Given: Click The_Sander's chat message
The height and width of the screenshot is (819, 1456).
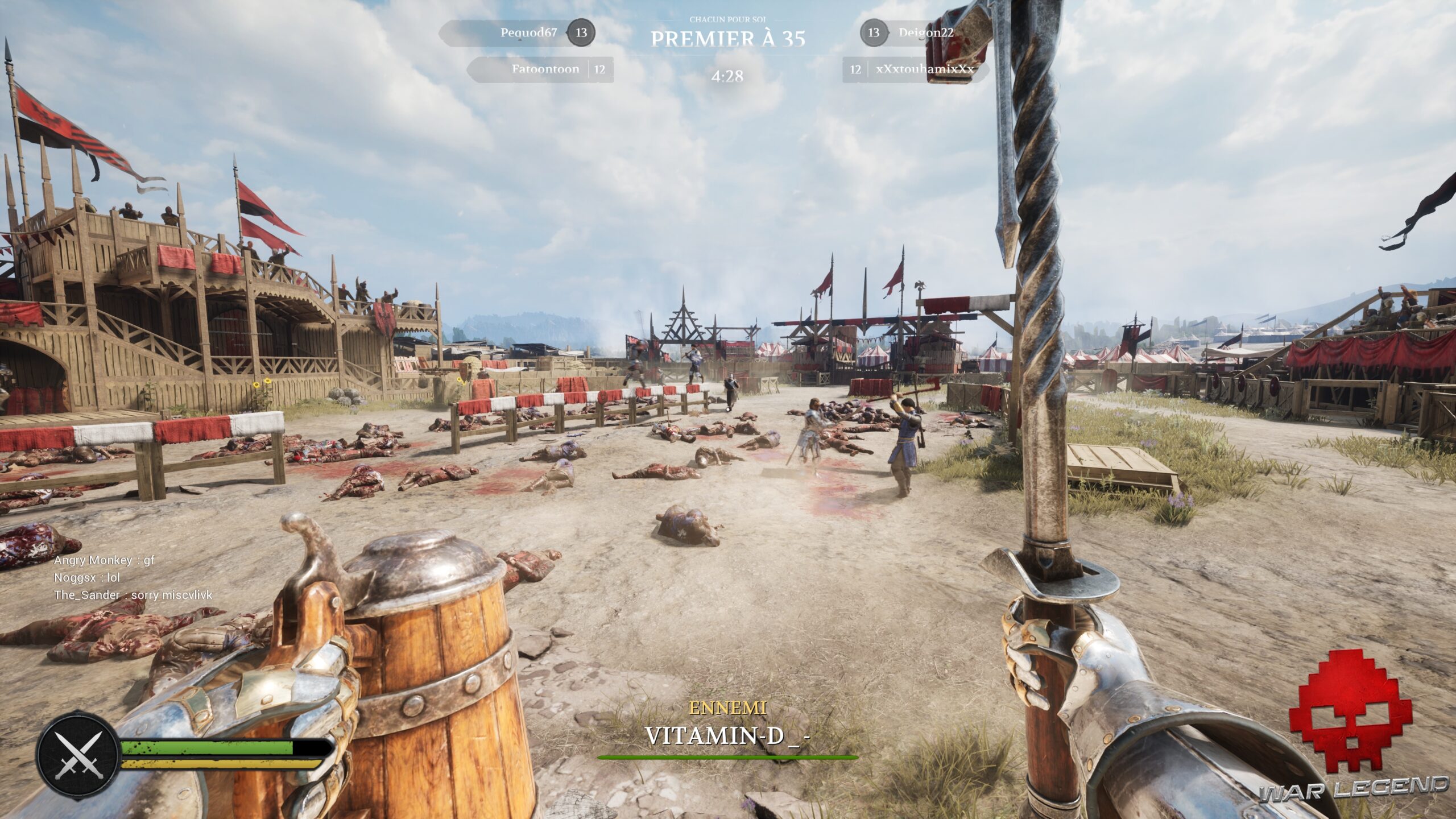Looking at the screenshot, I should tap(133, 595).
